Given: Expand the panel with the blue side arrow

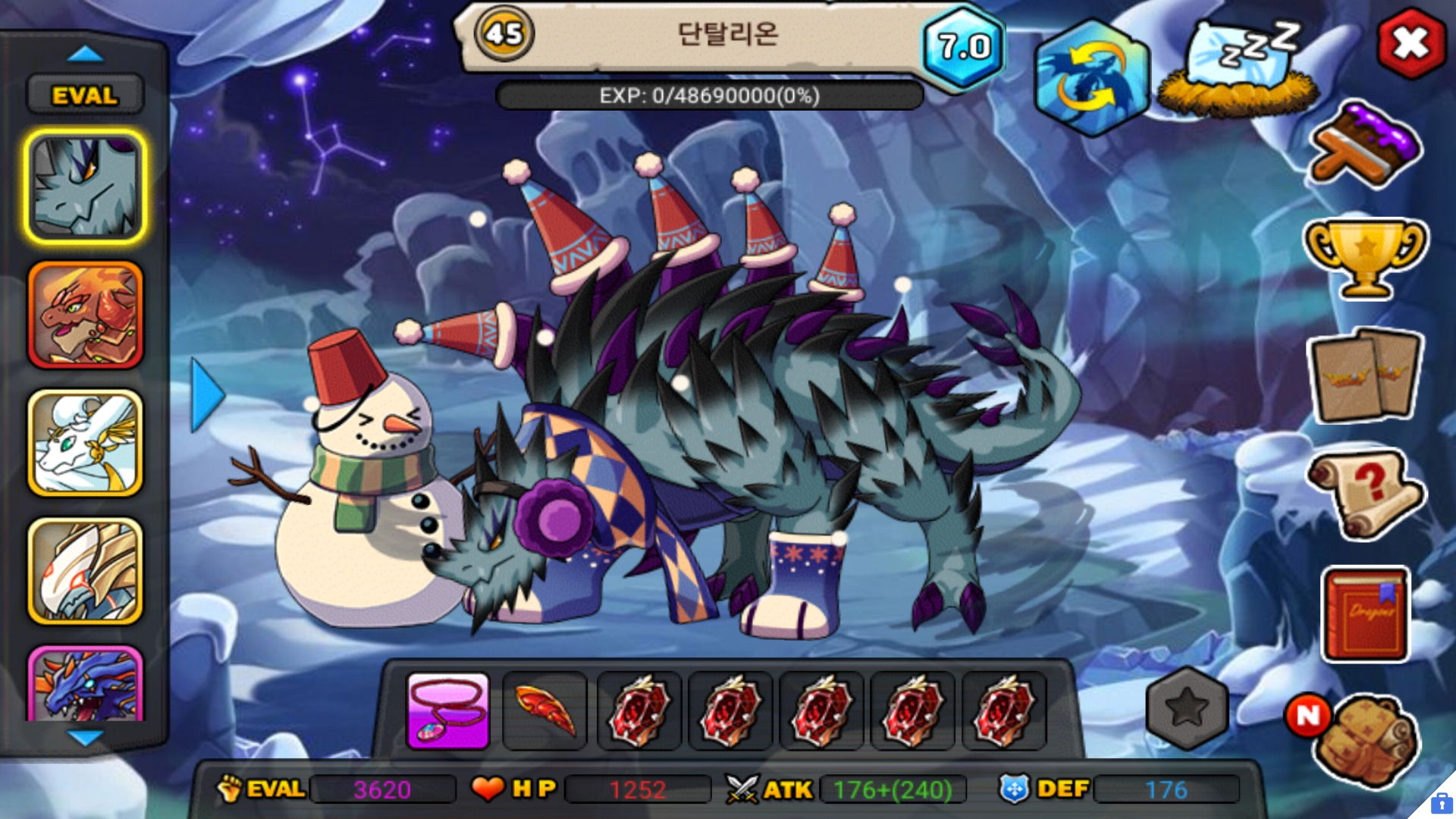Looking at the screenshot, I should (206, 395).
